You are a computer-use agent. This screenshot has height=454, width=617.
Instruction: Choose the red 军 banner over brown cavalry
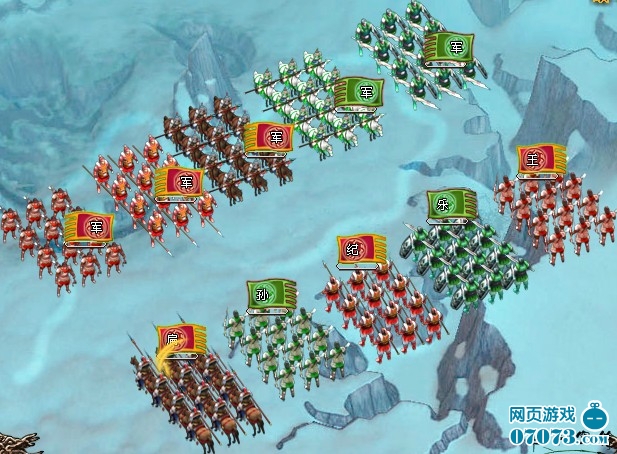pyautogui.click(x=268, y=138)
